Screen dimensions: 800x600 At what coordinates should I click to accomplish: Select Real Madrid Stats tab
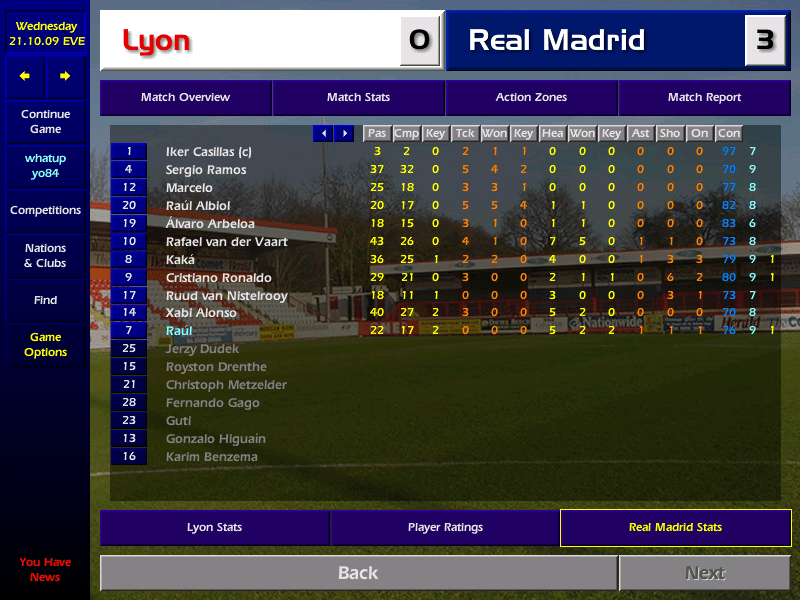point(675,527)
